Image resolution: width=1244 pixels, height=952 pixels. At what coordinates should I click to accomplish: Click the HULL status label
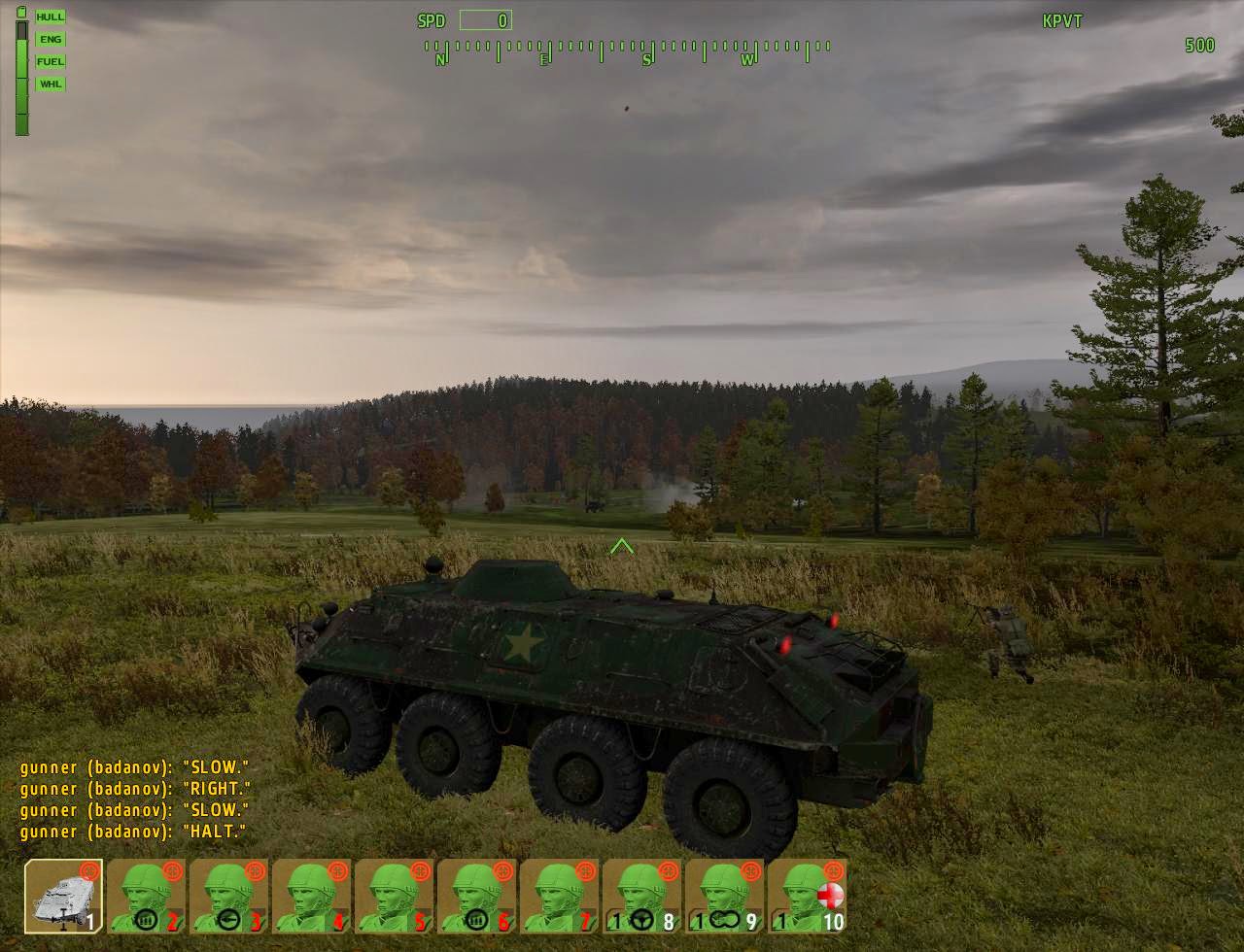[x=50, y=17]
